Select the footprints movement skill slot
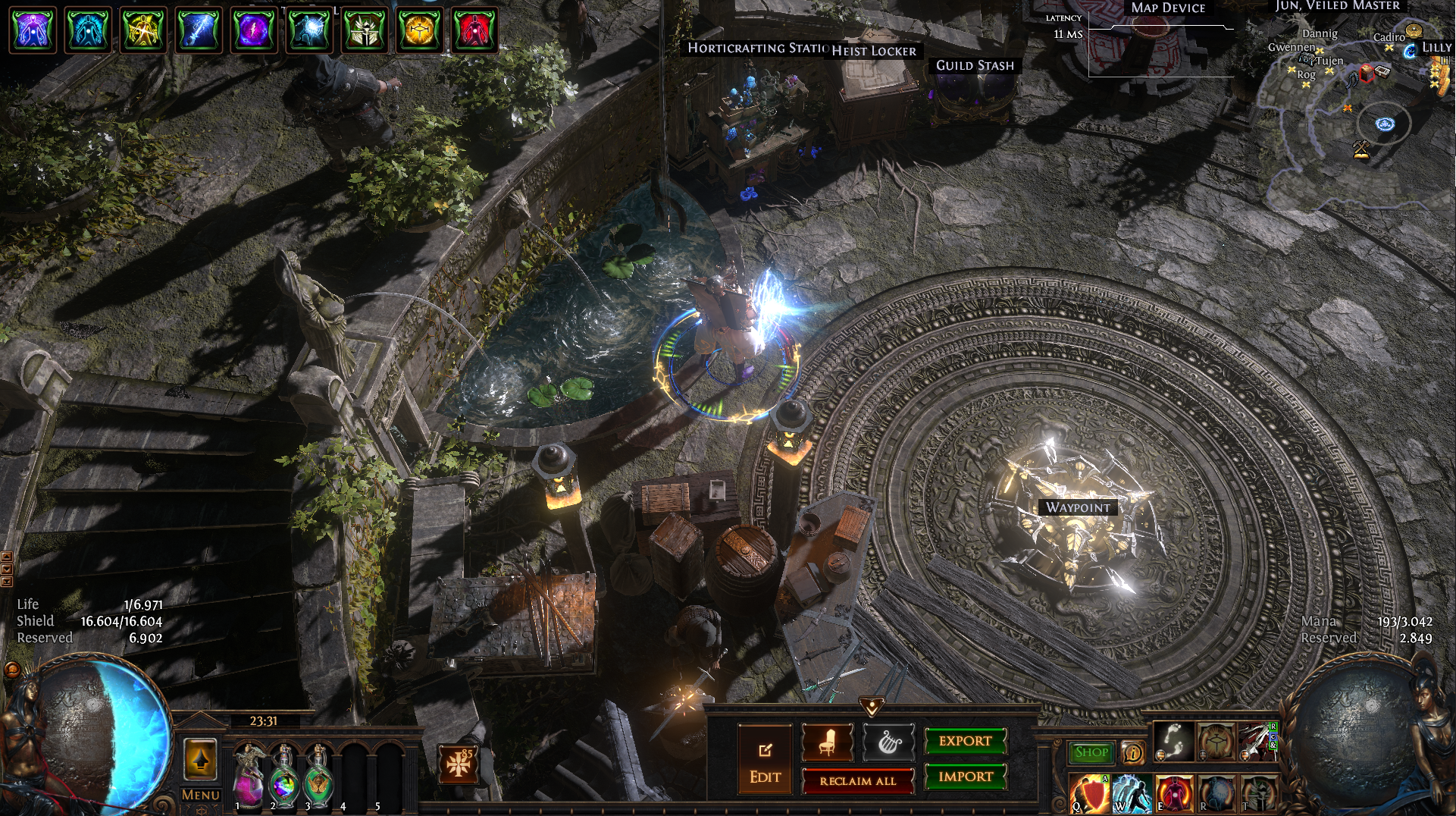Screen dimensions: 1456x816 pyautogui.click(x=1173, y=741)
